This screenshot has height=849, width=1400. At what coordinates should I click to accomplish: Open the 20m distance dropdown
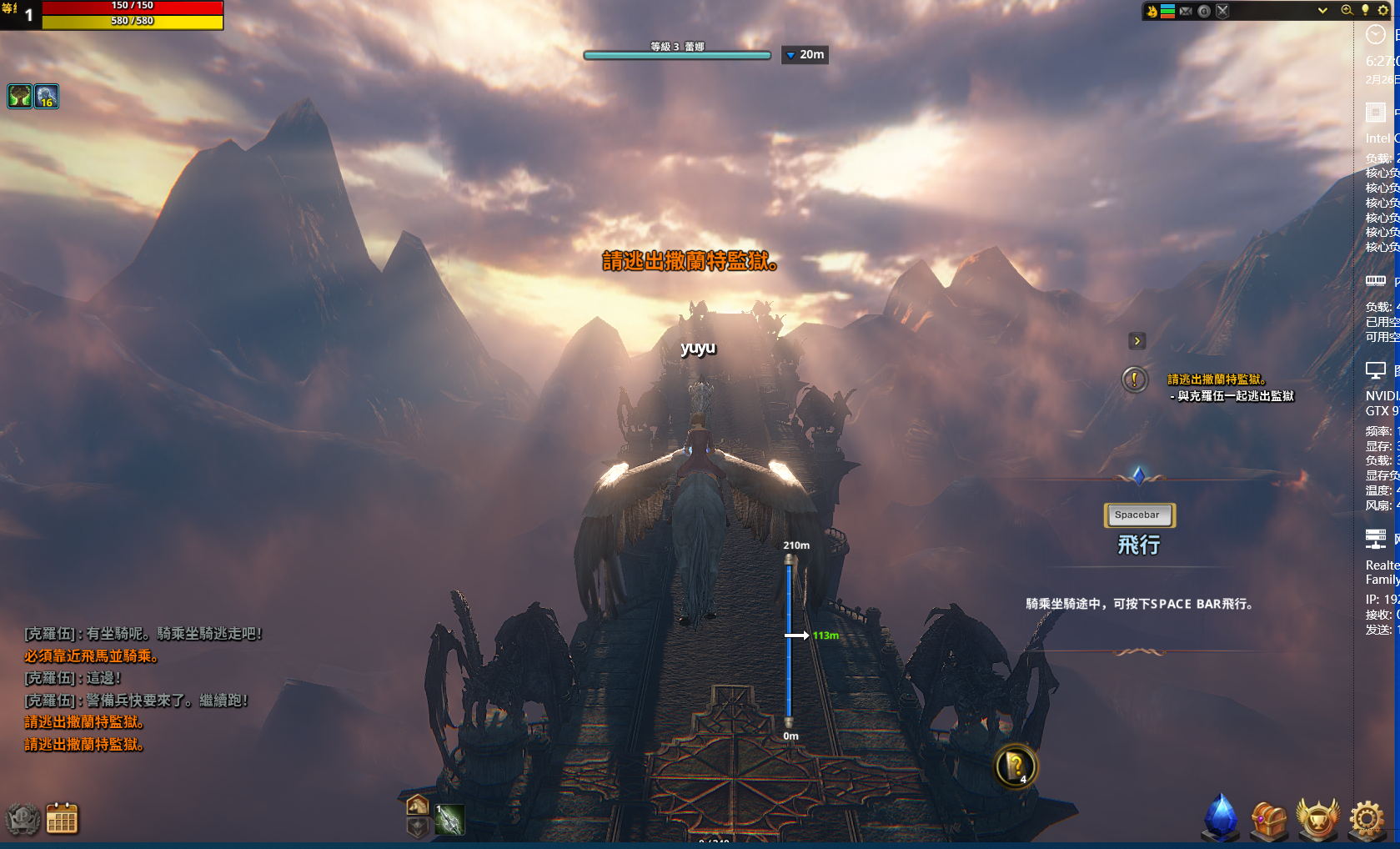(x=805, y=55)
